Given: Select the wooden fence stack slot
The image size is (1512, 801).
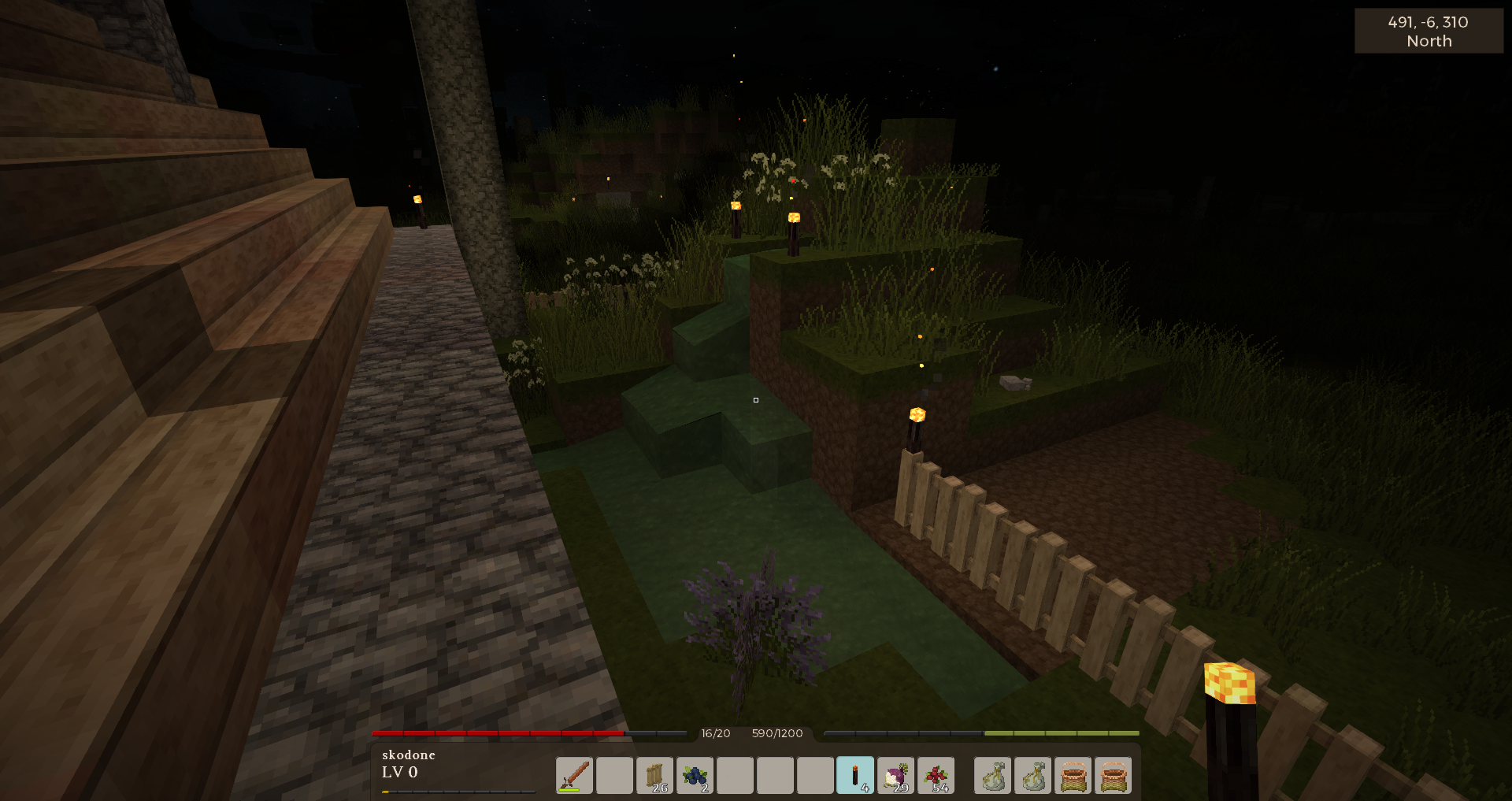Looking at the screenshot, I should (654, 775).
